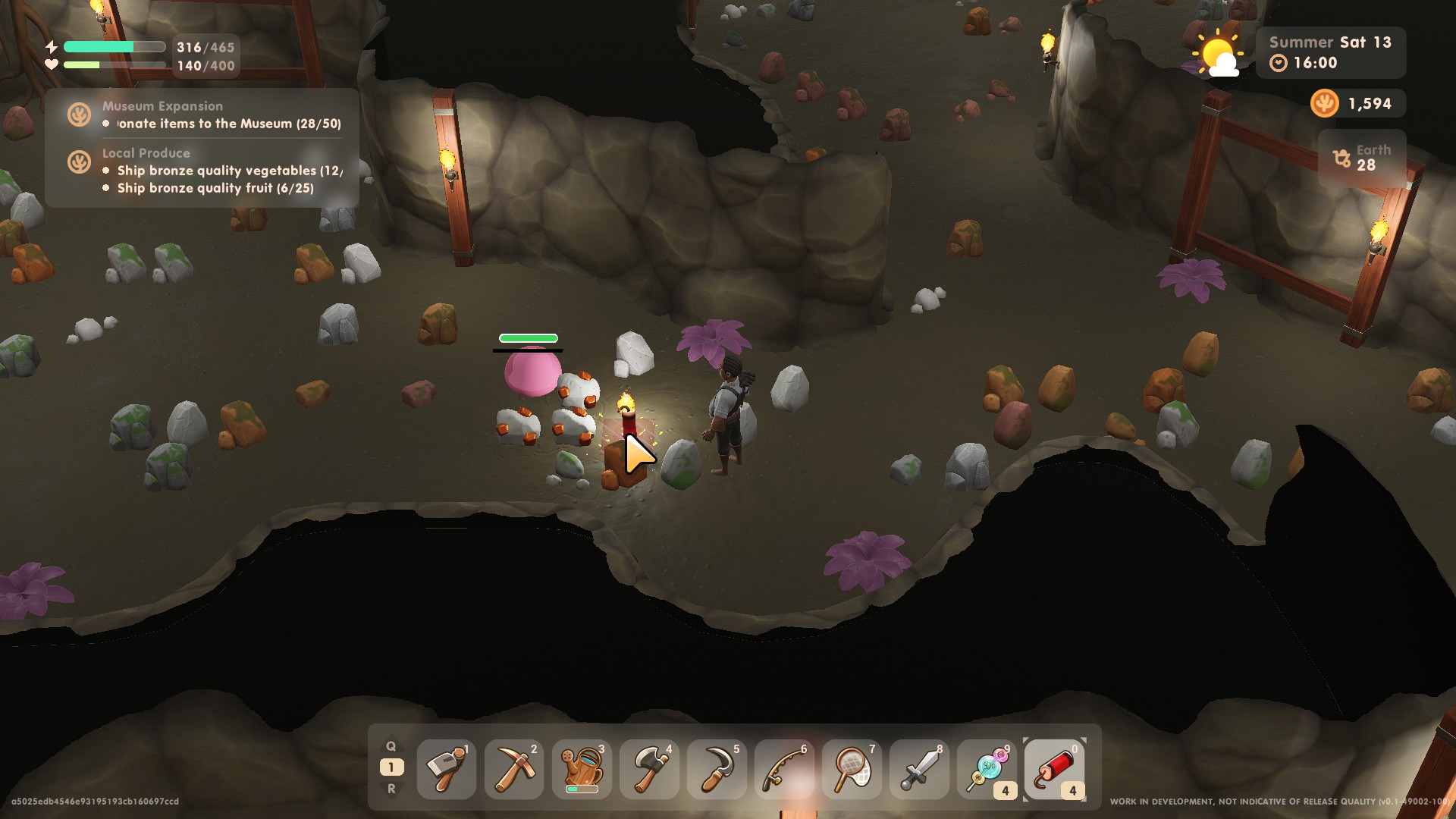Select the axe hotbar slot
Image resolution: width=1456 pixels, height=819 pixels.
649,769
